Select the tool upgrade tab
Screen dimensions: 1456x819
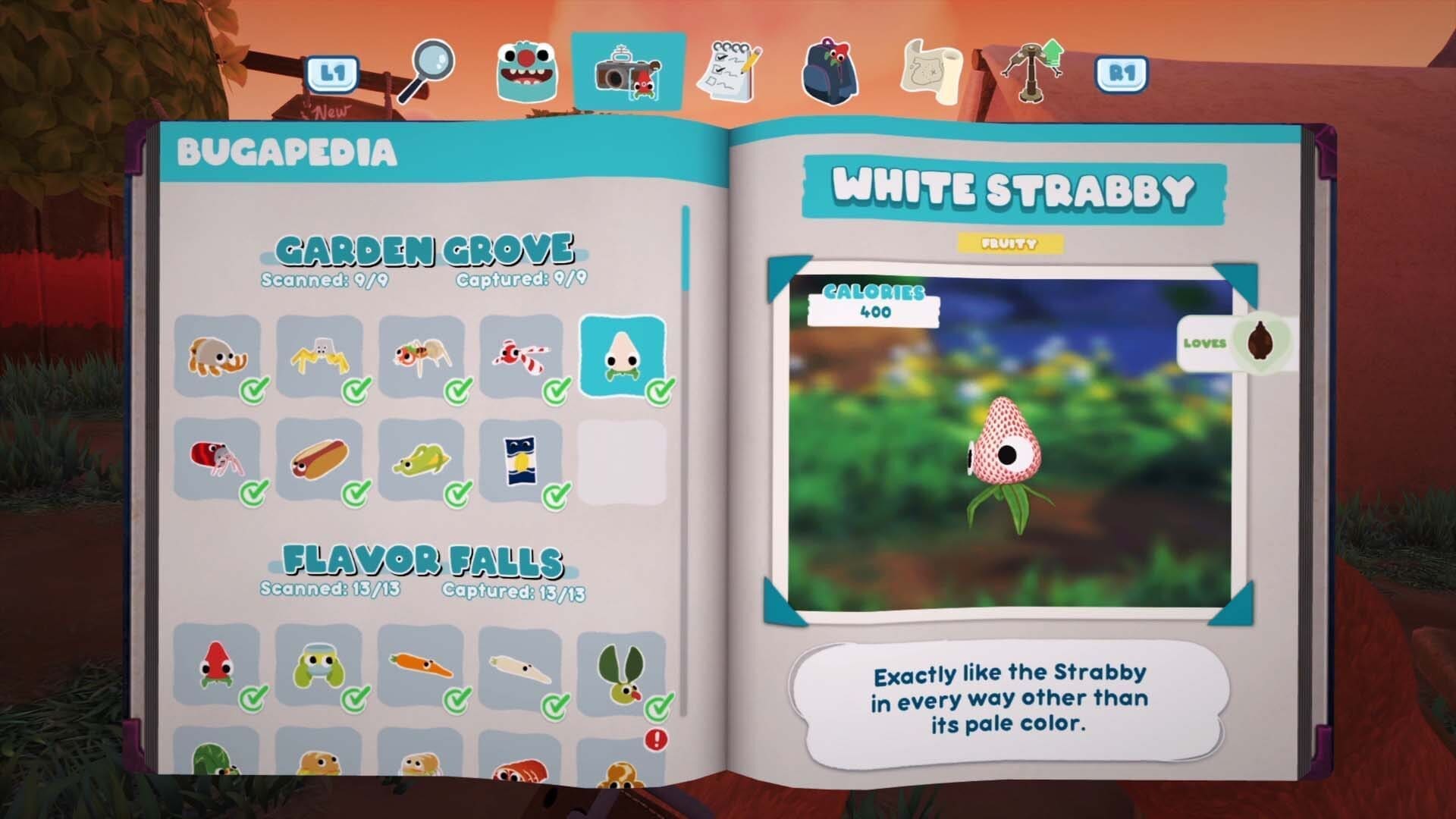pos(1032,71)
